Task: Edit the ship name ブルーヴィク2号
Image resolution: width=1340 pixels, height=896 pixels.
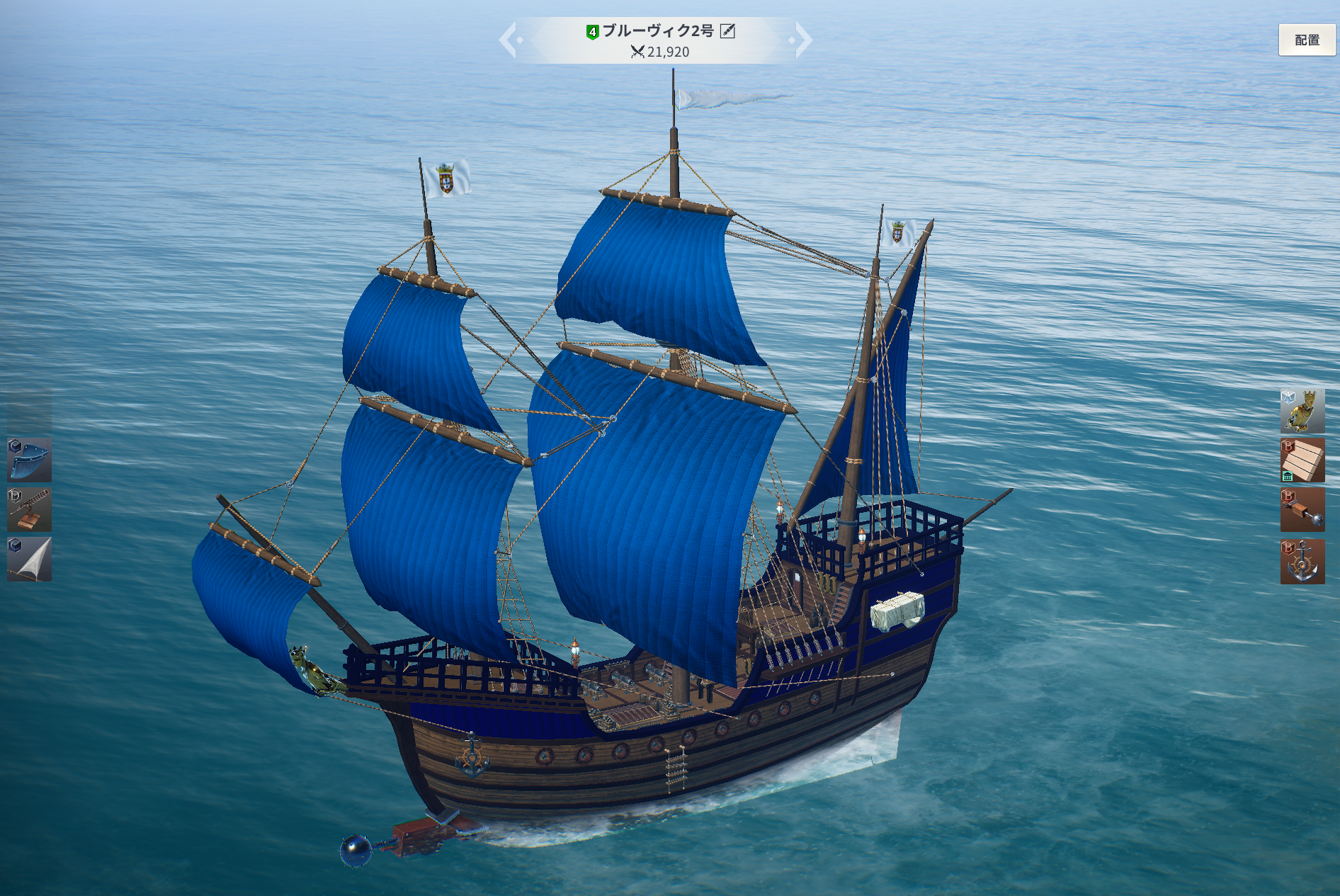Action: pyautogui.click(x=727, y=30)
